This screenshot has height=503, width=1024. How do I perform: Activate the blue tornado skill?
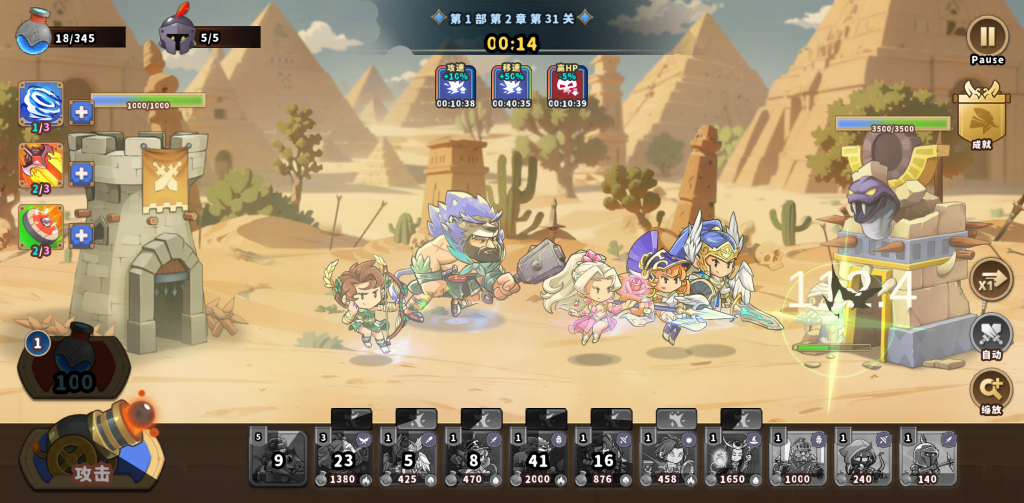(x=41, y=104)
